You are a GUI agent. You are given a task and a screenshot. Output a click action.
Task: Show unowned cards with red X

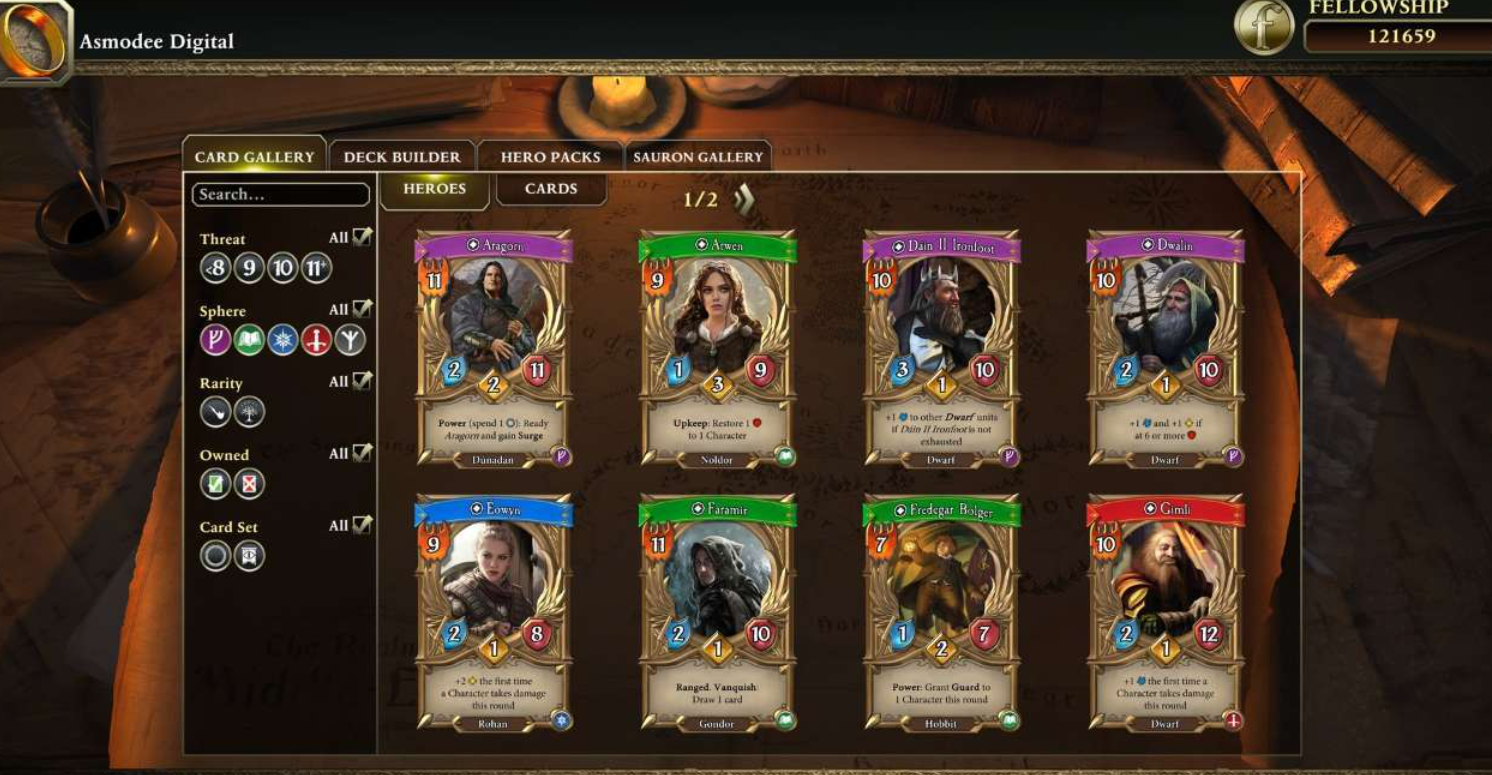pyautogui.click(x=249, y=484)
